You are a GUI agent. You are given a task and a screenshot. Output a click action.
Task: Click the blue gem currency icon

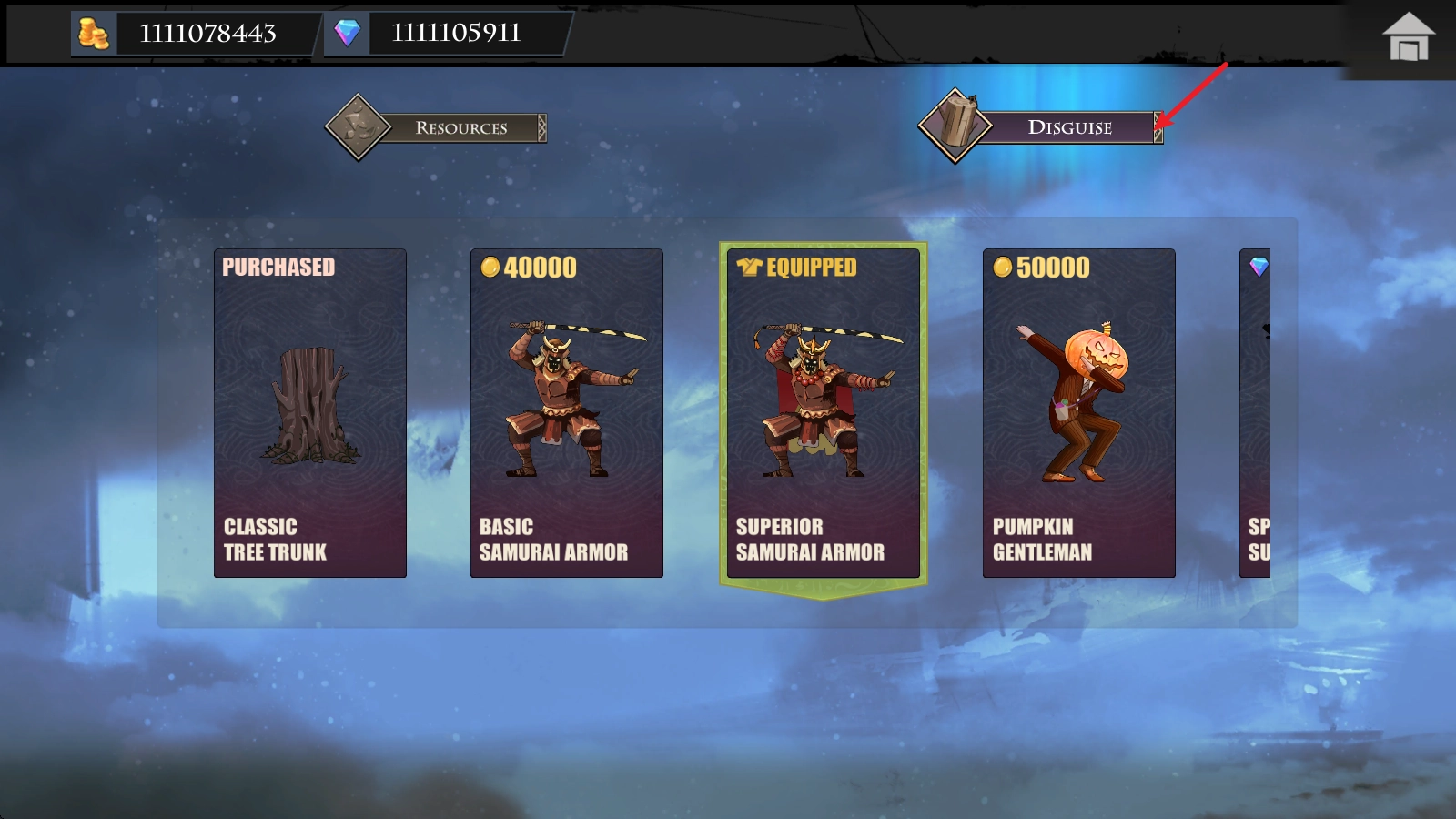[347, 34]
